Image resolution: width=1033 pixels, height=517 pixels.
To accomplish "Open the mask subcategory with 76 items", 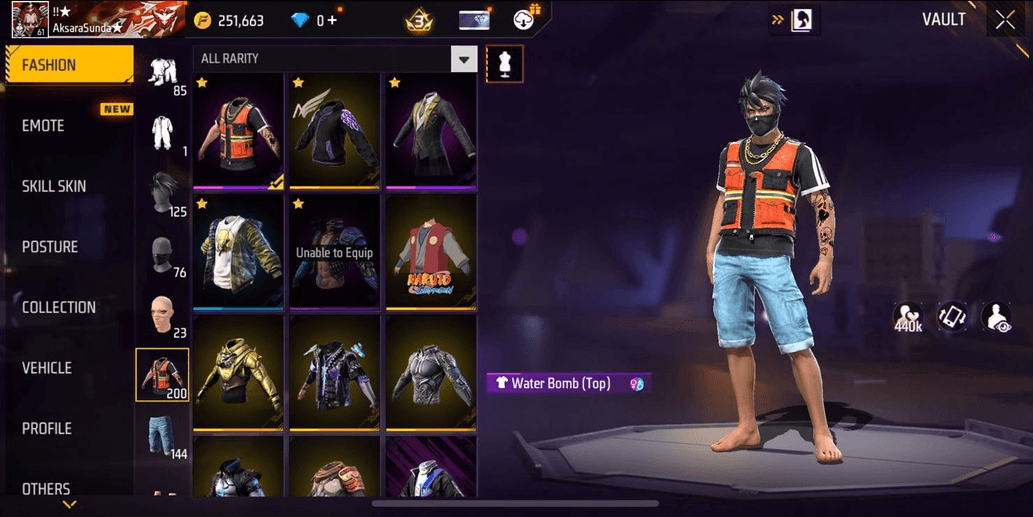I will pos(162,257).
